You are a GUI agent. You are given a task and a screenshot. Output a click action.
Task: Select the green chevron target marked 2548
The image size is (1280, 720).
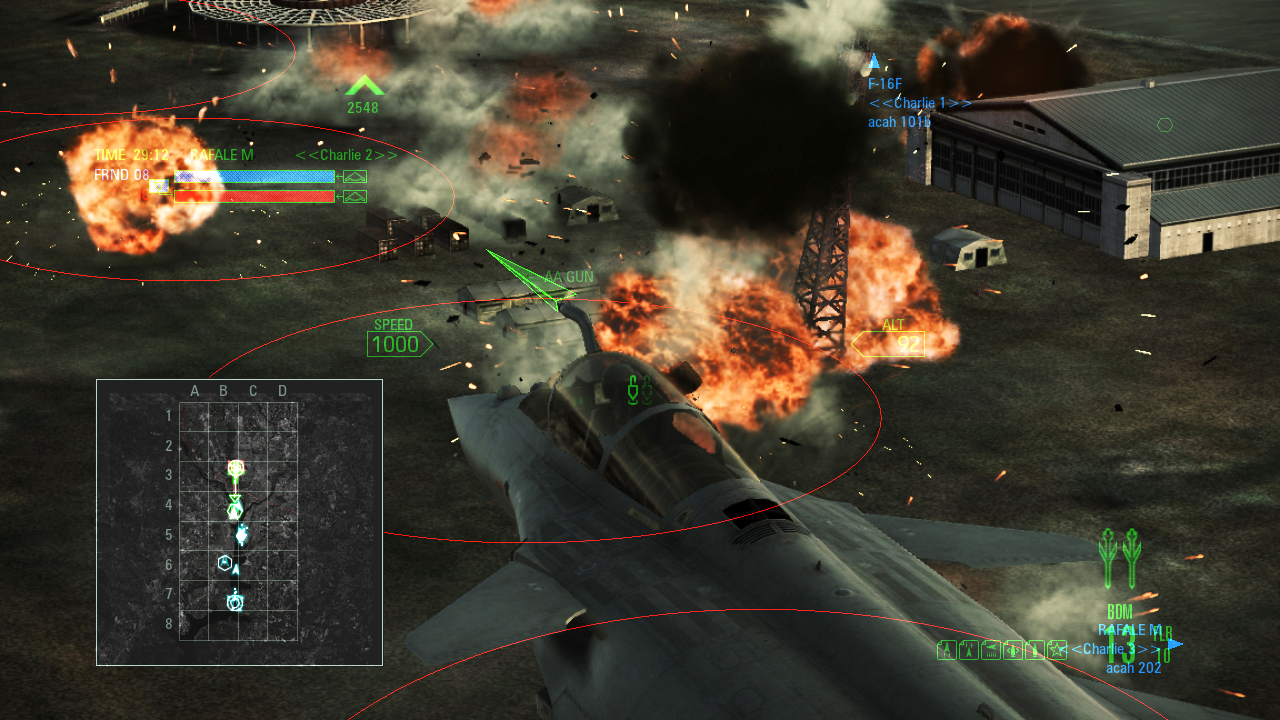click(364, 87)
